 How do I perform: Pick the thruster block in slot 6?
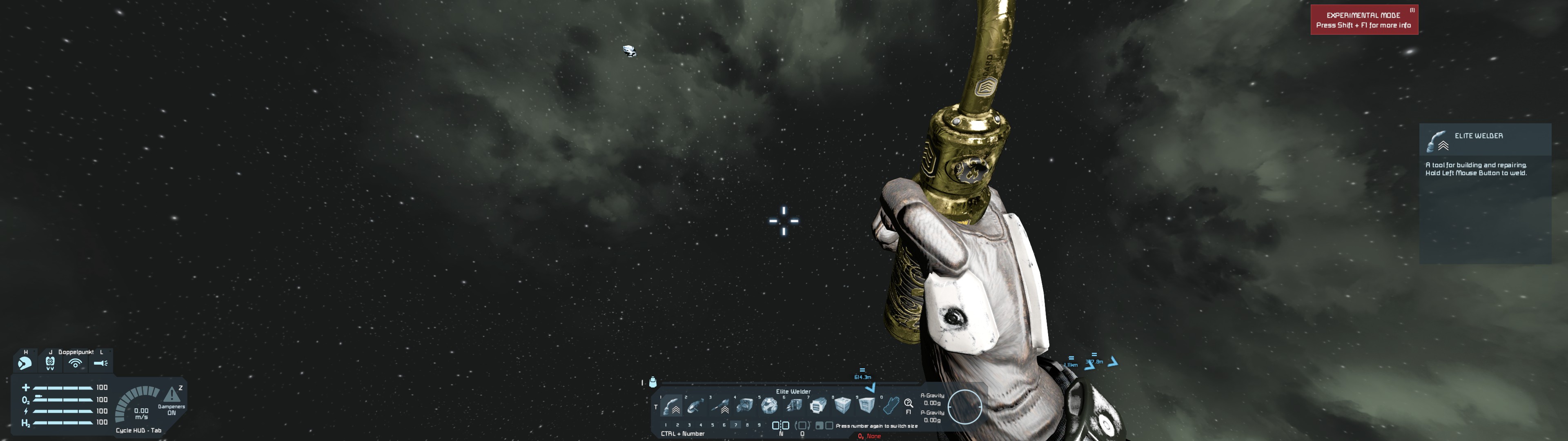[794, 405]
